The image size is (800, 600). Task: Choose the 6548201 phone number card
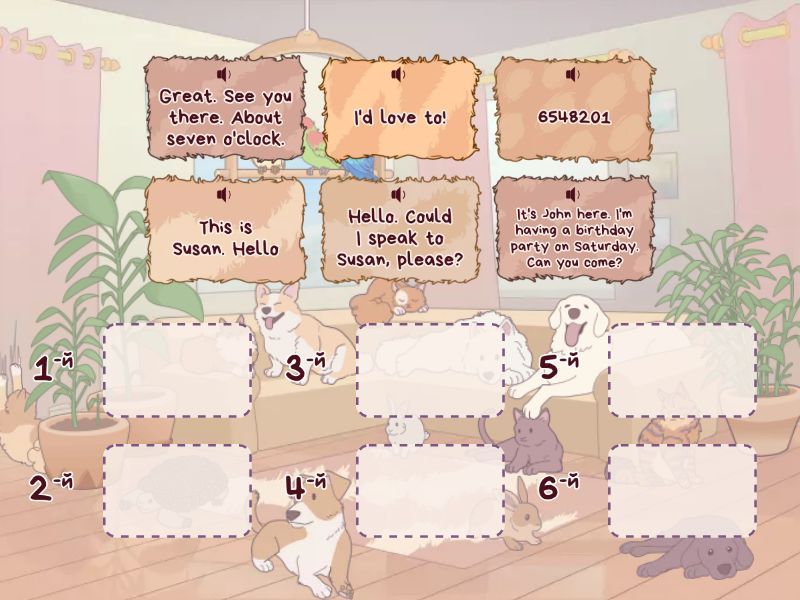click(x=573, y=116)
